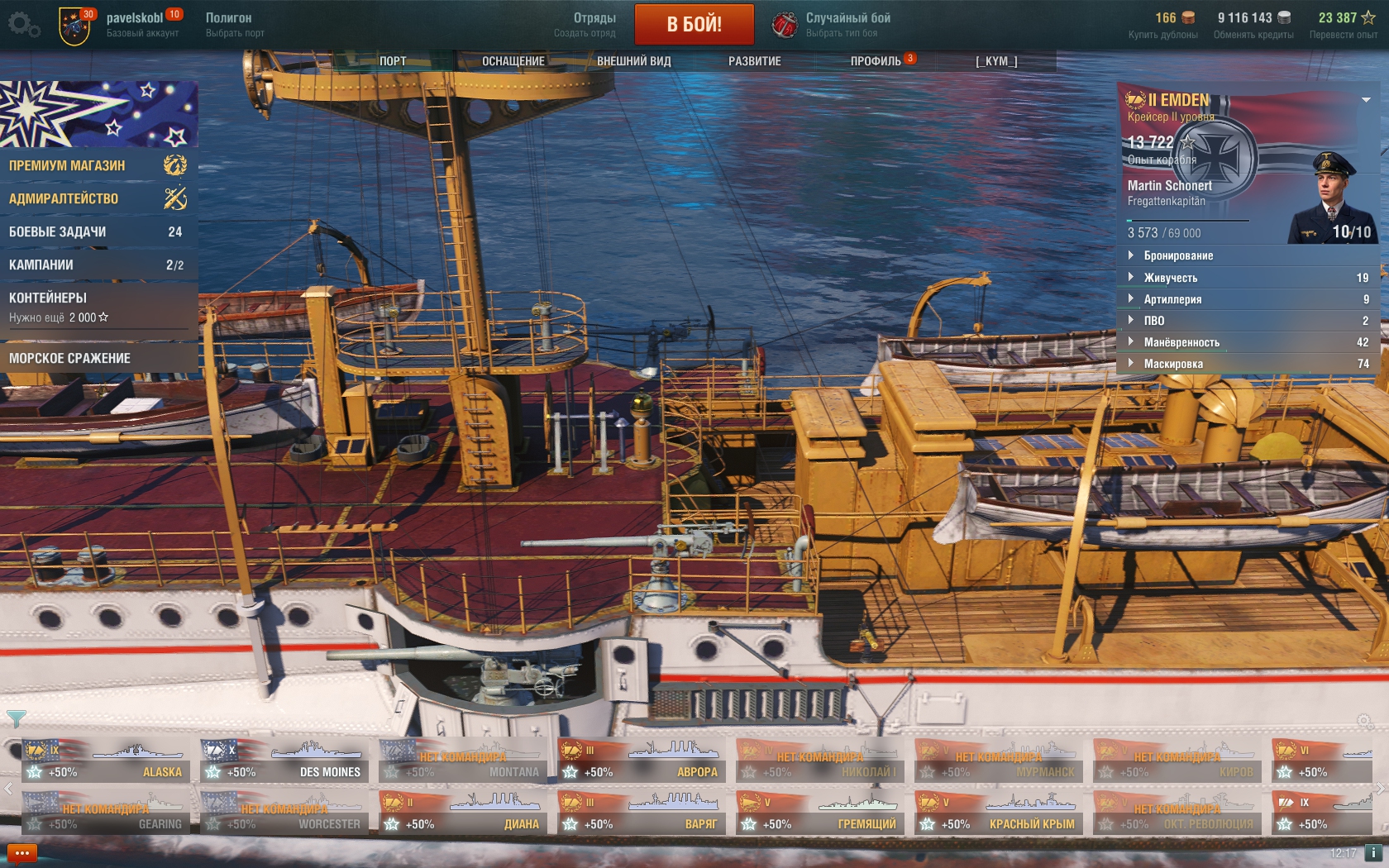Open the ВНЕШНИЙ ВИД tab
1389x868 pixels.
click(x=634, y=61)
